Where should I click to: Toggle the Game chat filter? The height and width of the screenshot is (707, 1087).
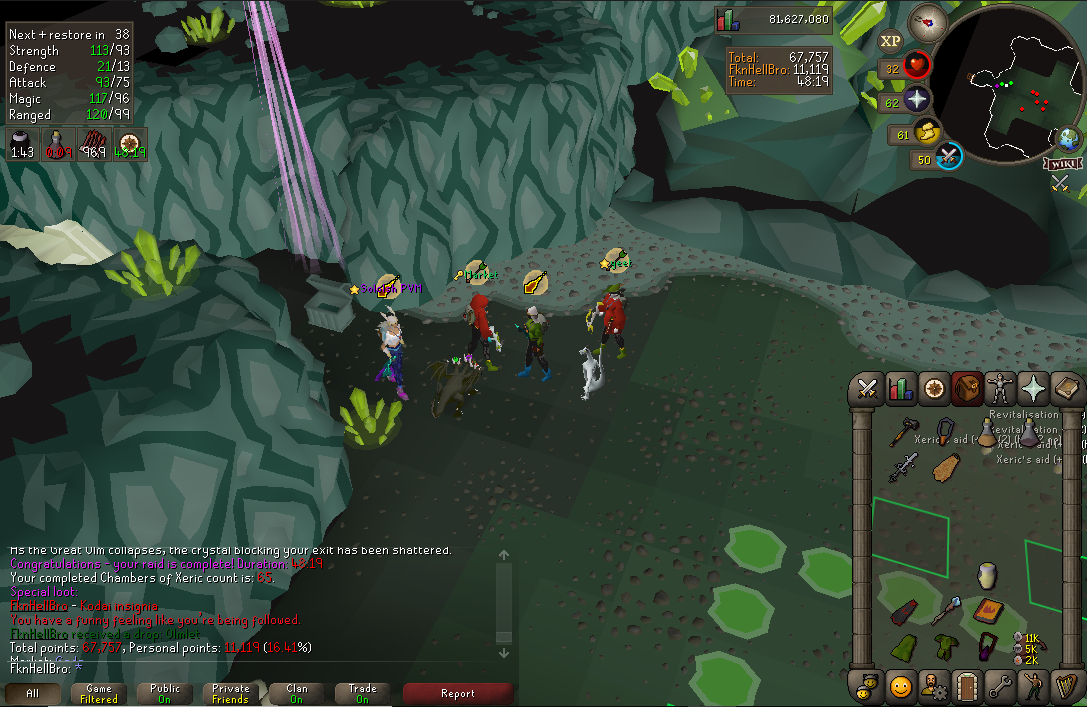99,693
